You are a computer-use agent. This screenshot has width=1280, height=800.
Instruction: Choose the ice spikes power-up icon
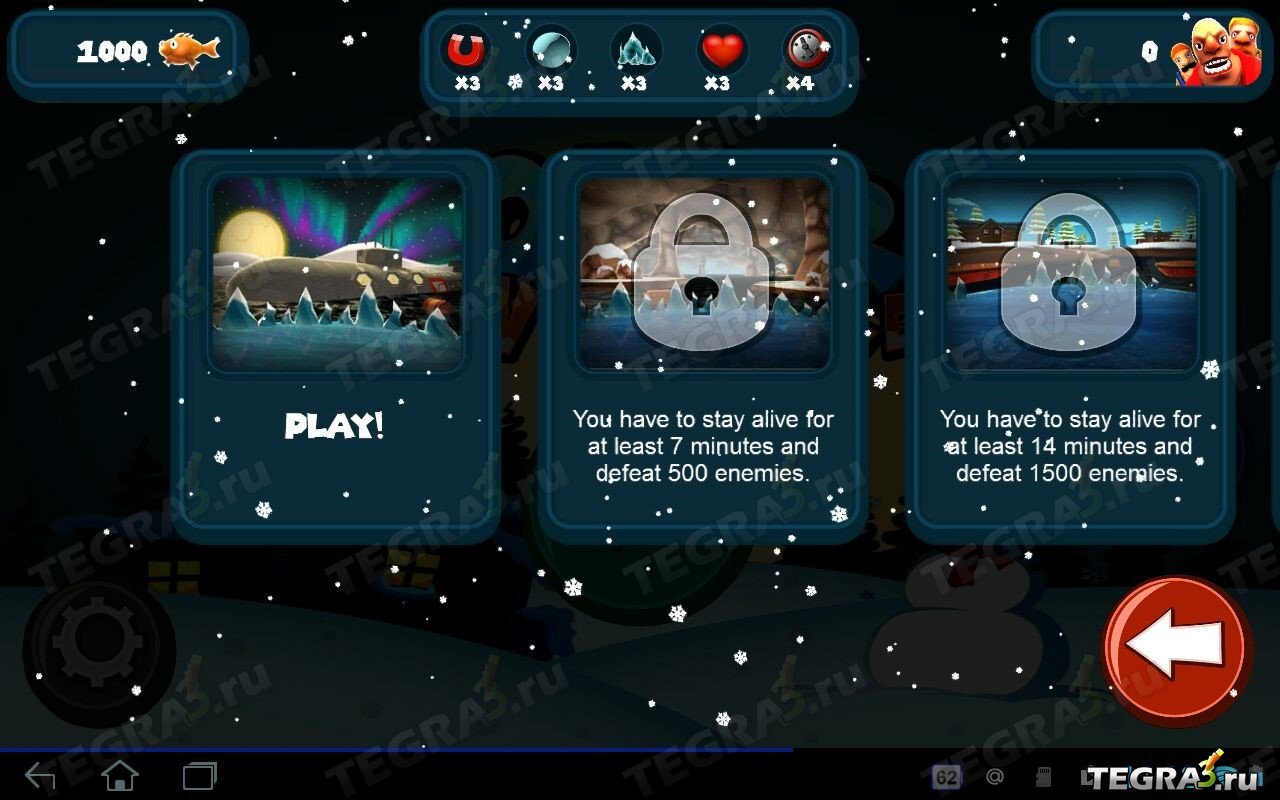tap(634, 49)
